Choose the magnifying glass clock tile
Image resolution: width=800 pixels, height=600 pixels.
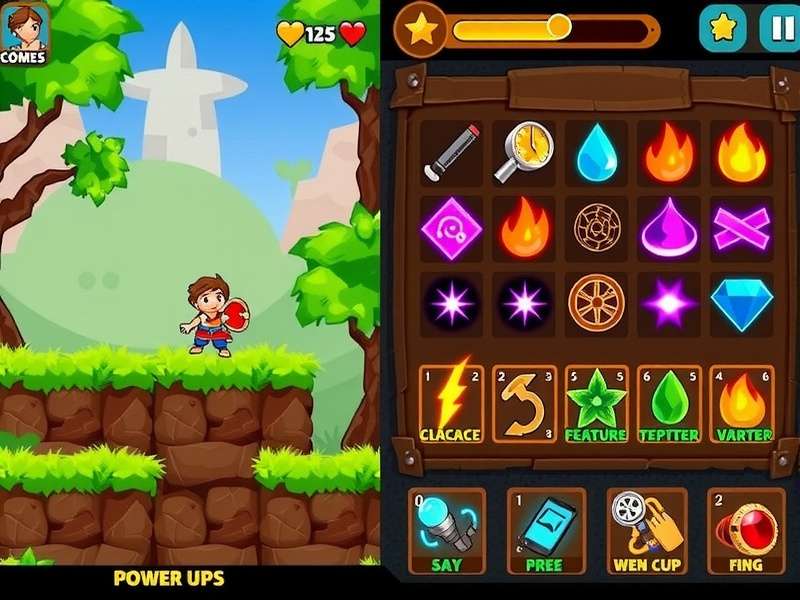523,153
